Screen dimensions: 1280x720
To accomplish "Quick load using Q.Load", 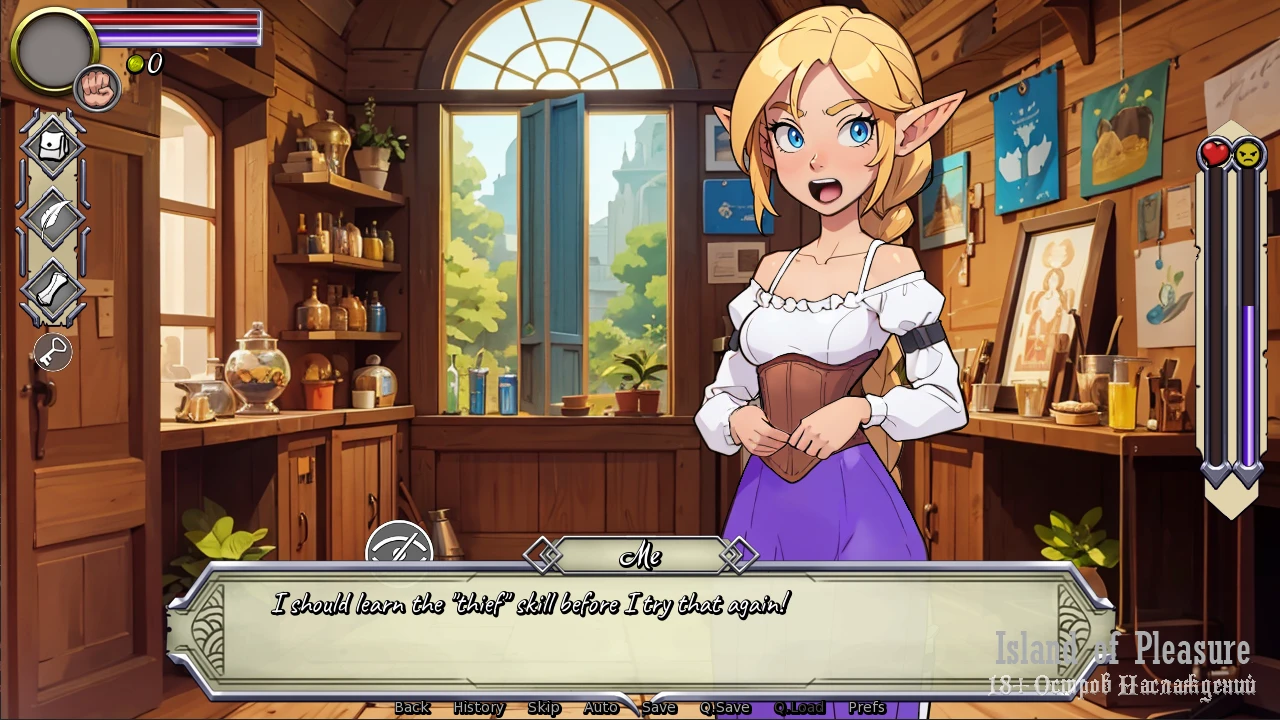I will click(x=798, y=707).
